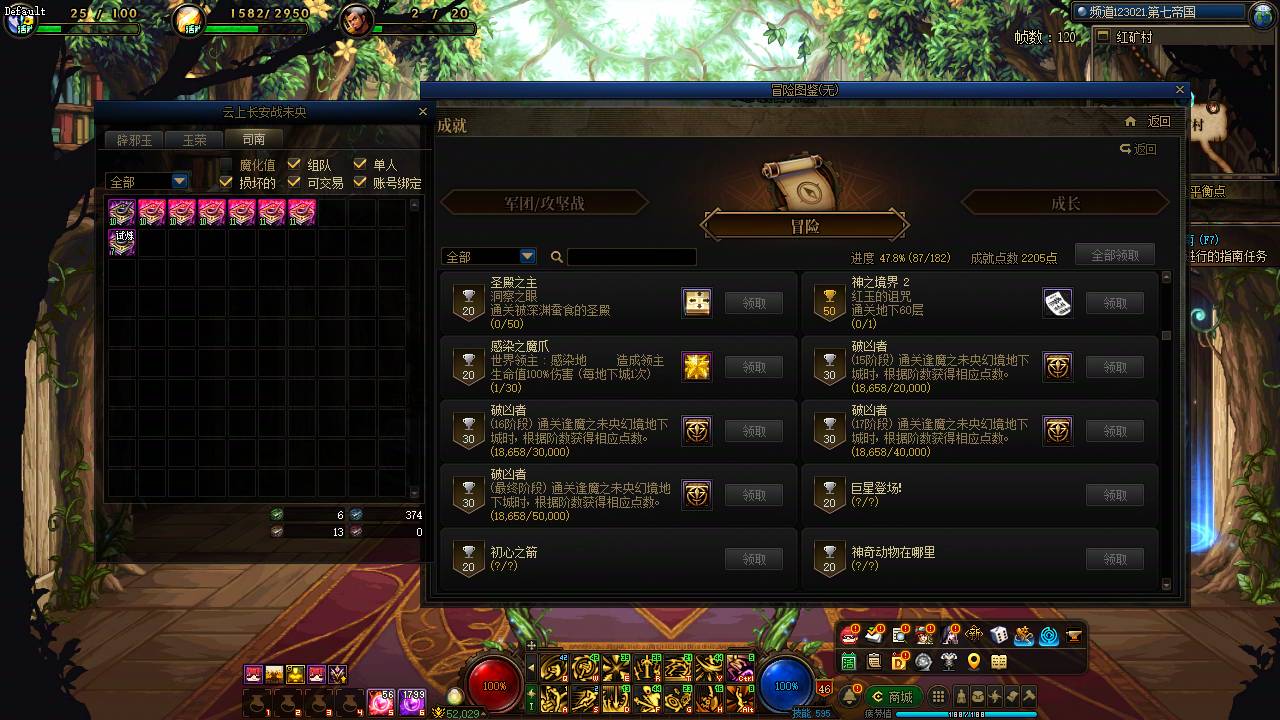The width and height of the screenshot is (1280, 720).
Task: Click the bell notification icon above 疲劳值
Action: coord(849,694)
